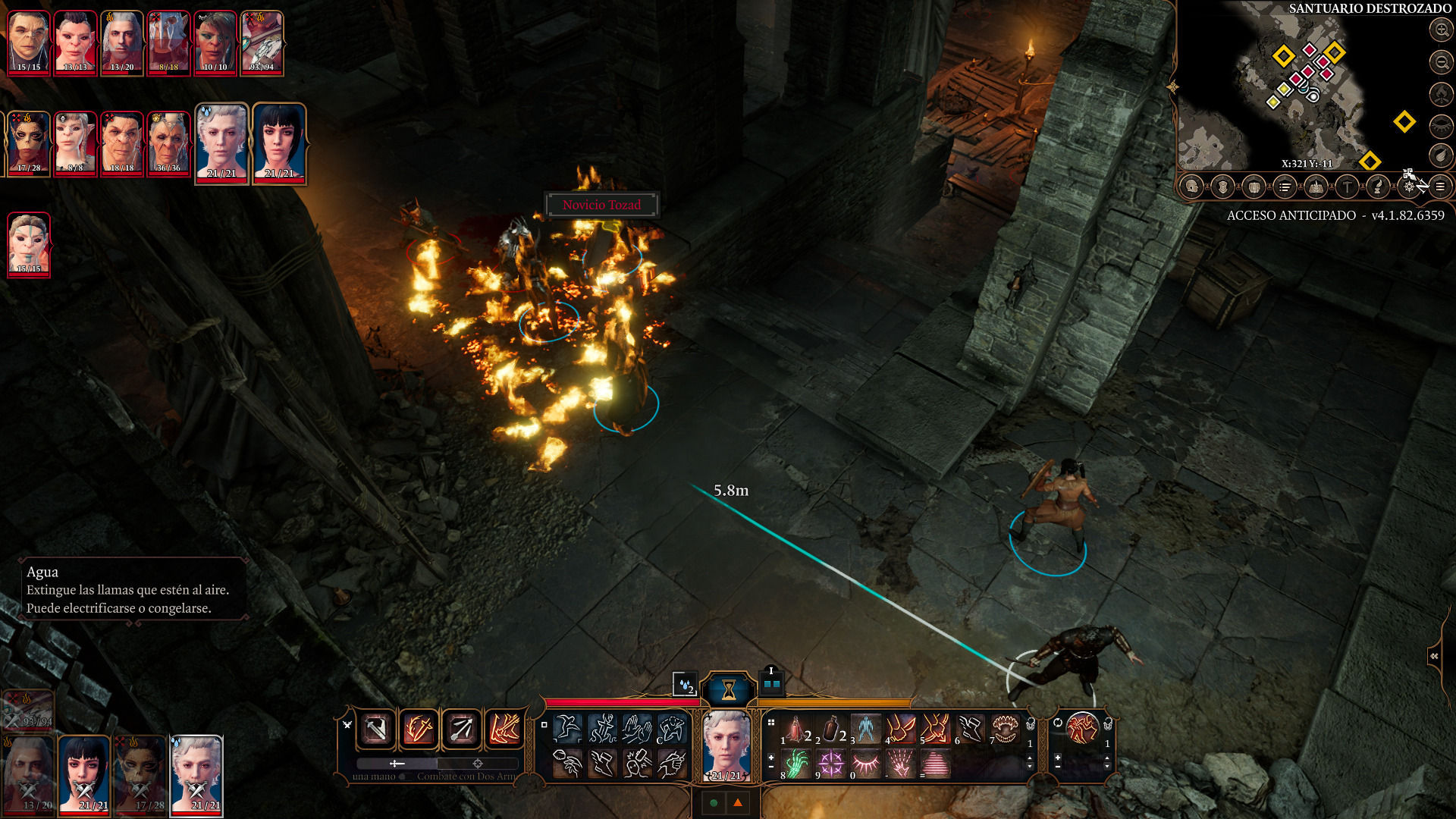
Task: Activate the Jump action icon
Action: click(568, 730)
